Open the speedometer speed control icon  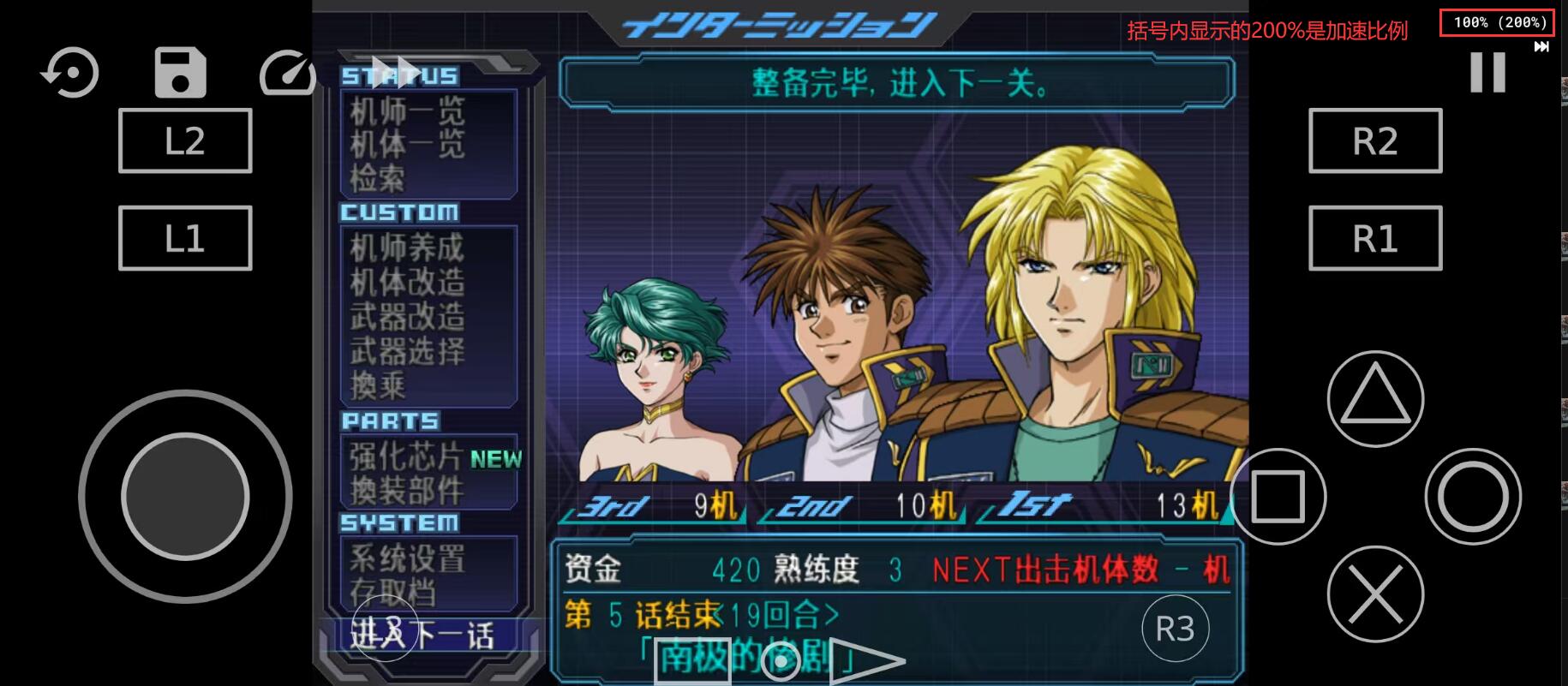coord(287,73)
